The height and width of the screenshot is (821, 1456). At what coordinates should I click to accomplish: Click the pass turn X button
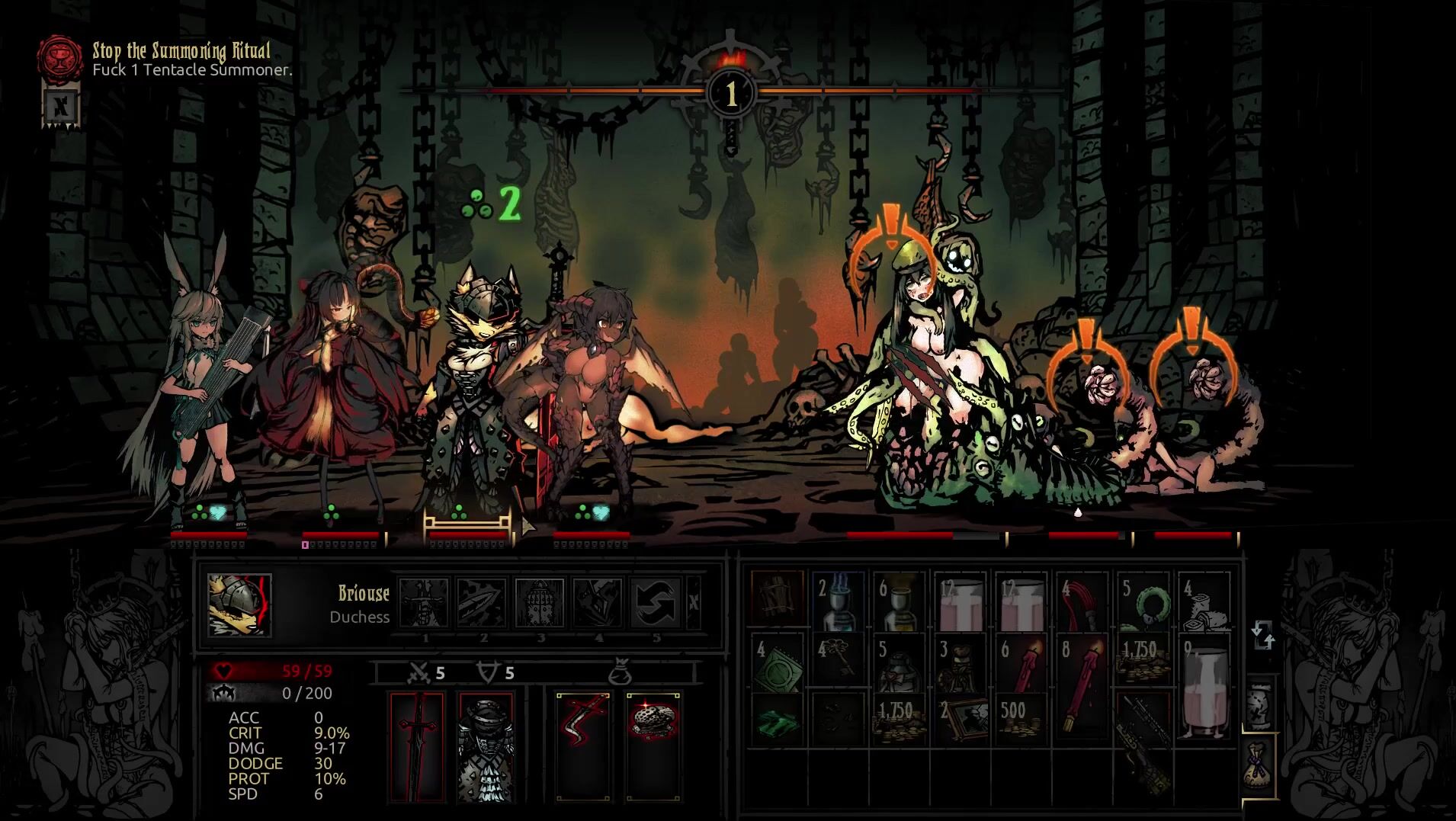tap(693, 603)
